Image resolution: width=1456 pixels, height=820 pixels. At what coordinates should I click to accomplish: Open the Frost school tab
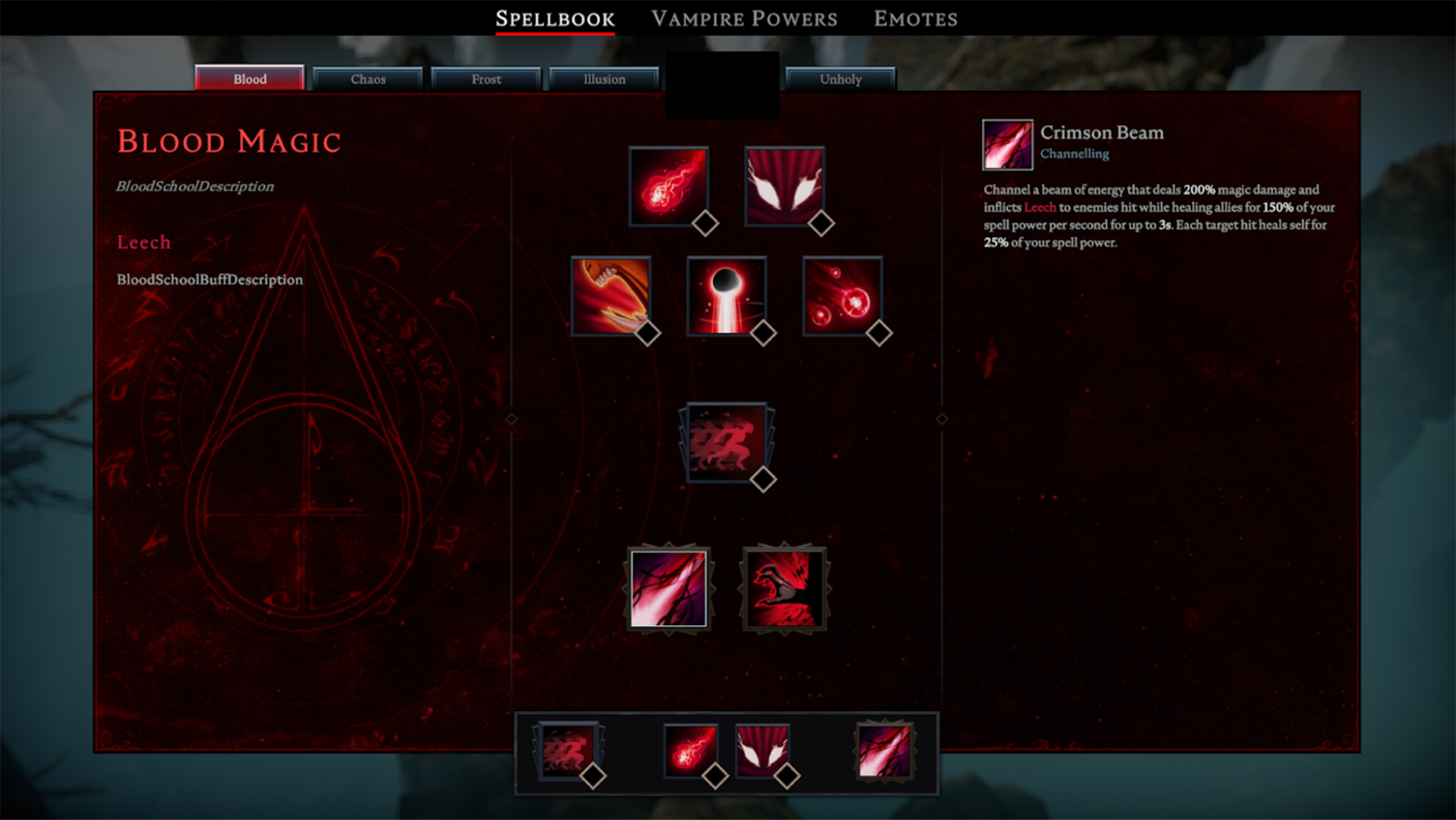pos(486,79)
